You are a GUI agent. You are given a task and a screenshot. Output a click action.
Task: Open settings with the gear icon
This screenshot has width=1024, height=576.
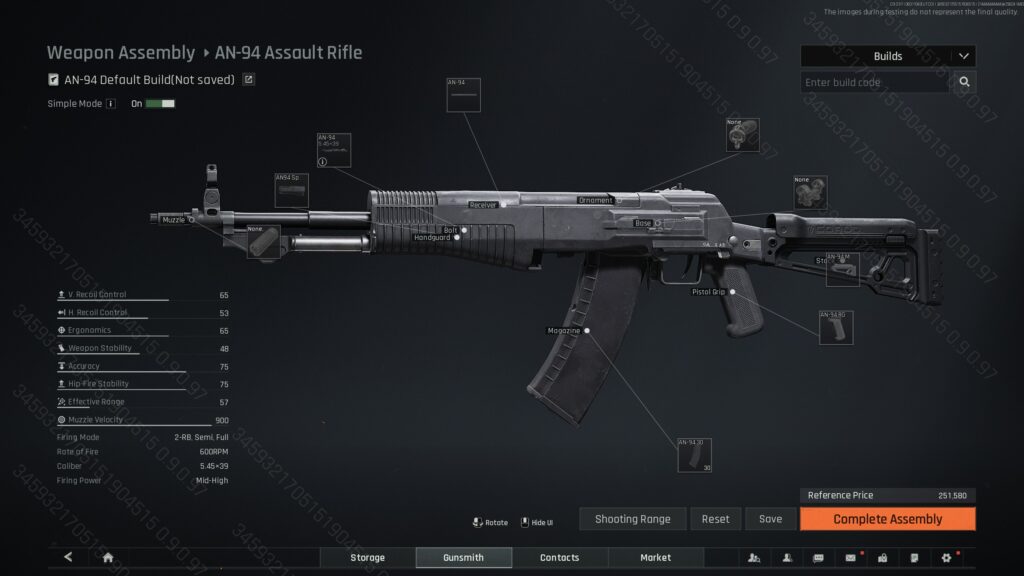(946, 557)
